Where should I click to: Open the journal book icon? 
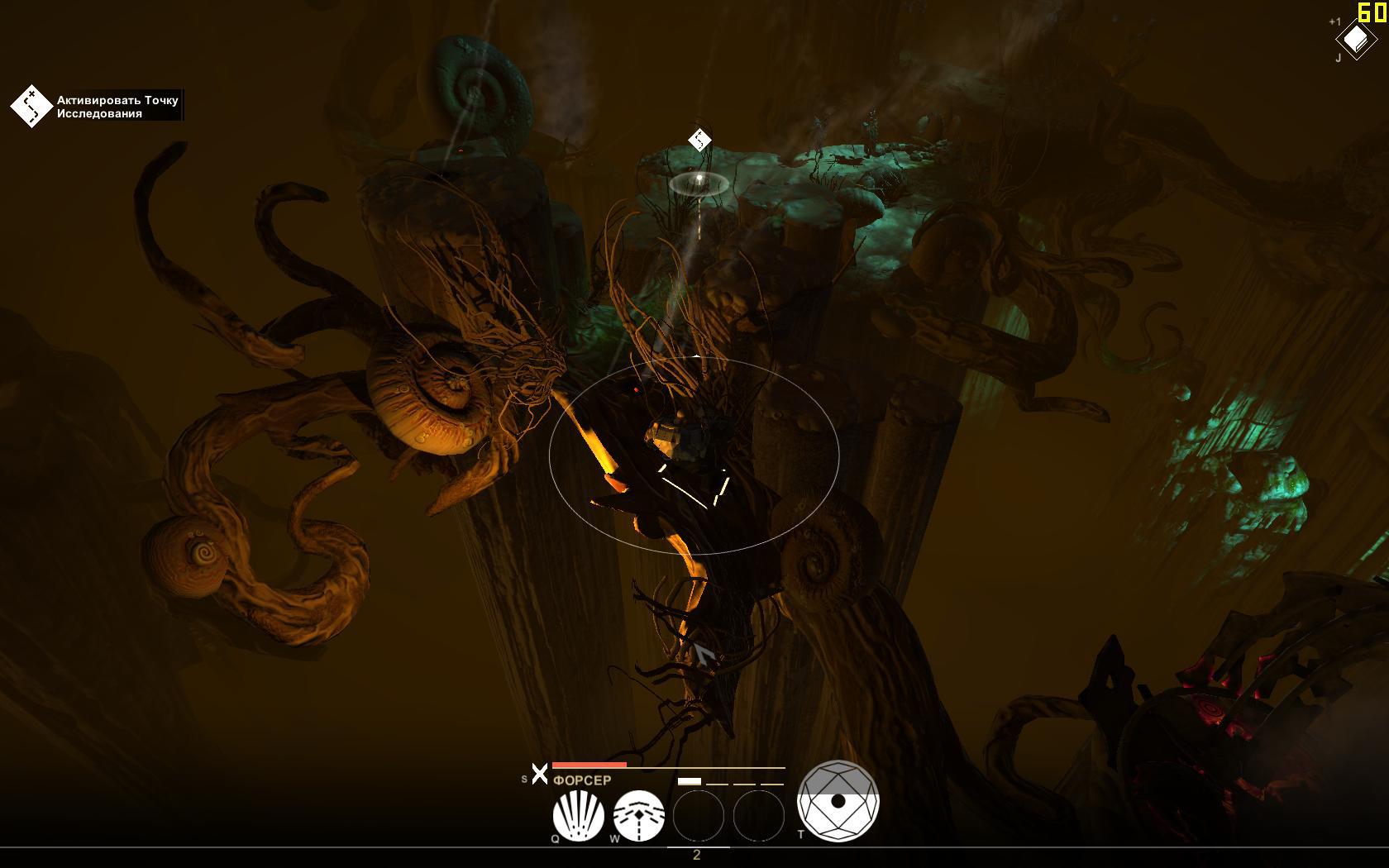[1356, 39]
